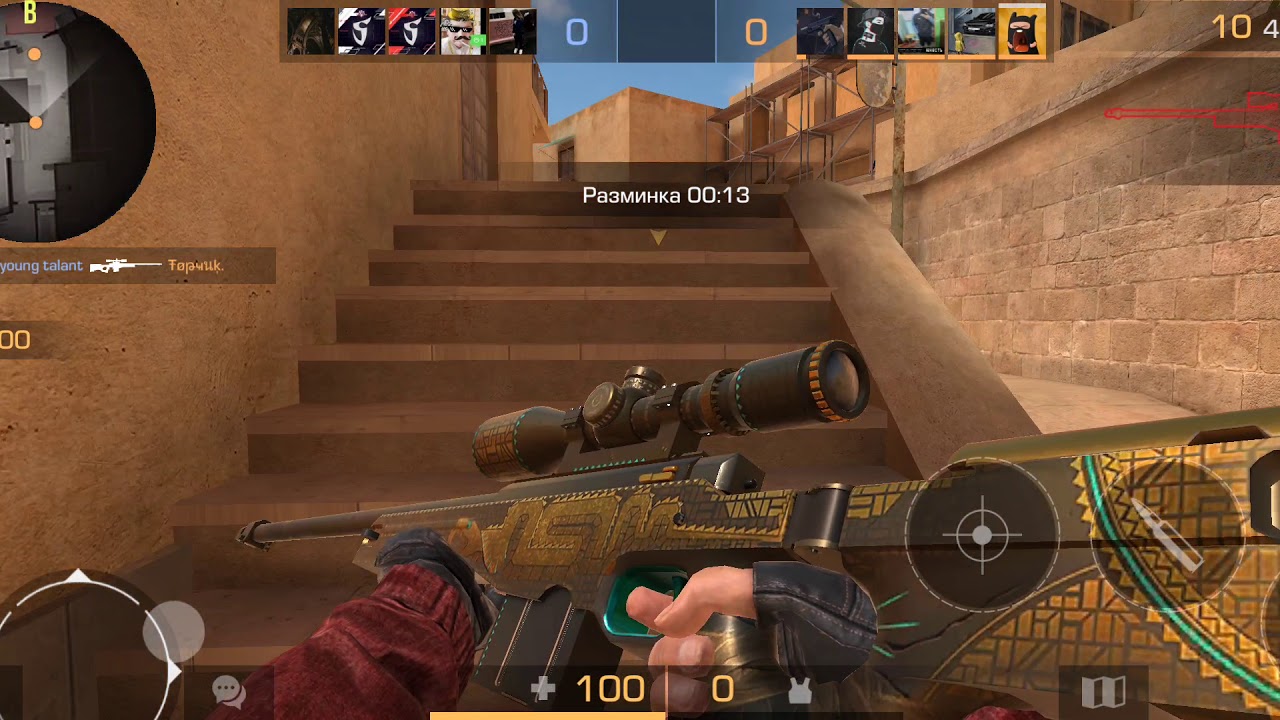Open the chat speech-bubble icon

[x=228, y=690]
